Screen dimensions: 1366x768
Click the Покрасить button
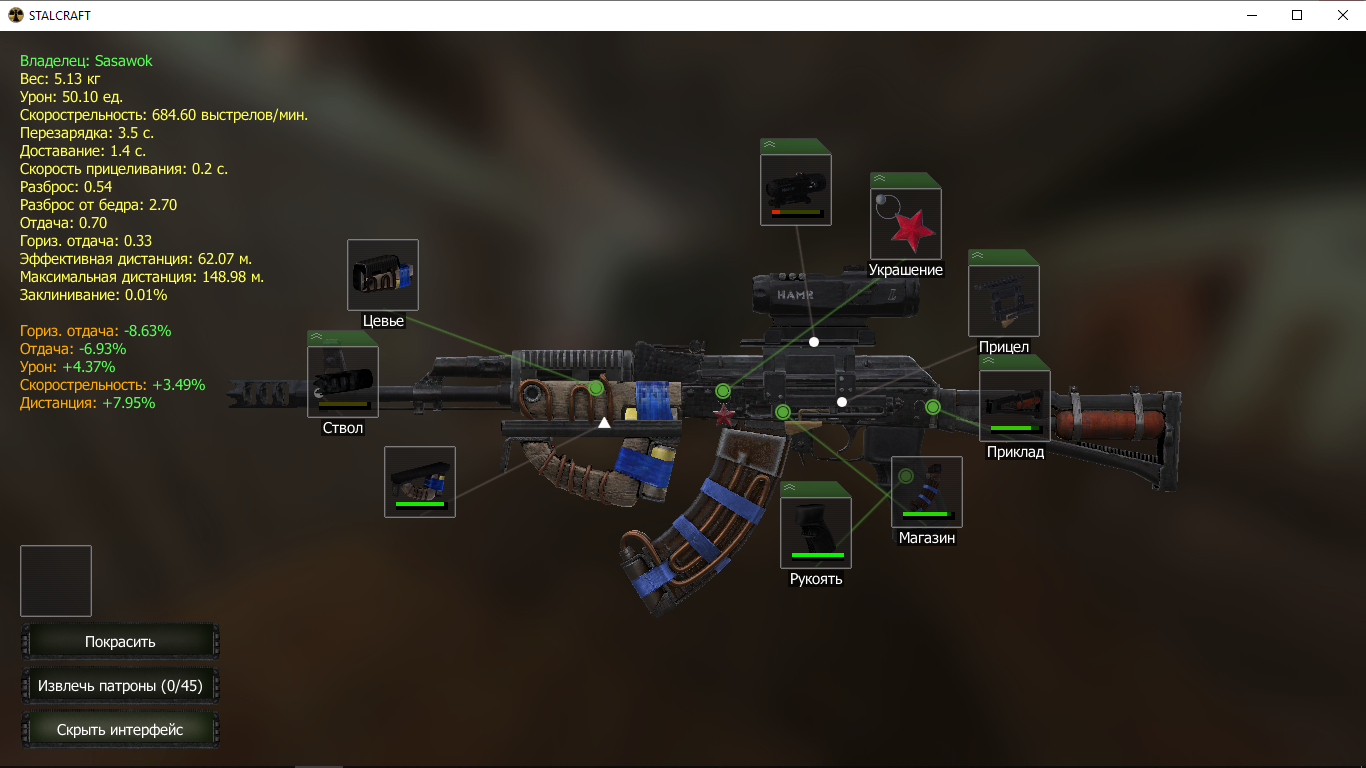[120, 642]
